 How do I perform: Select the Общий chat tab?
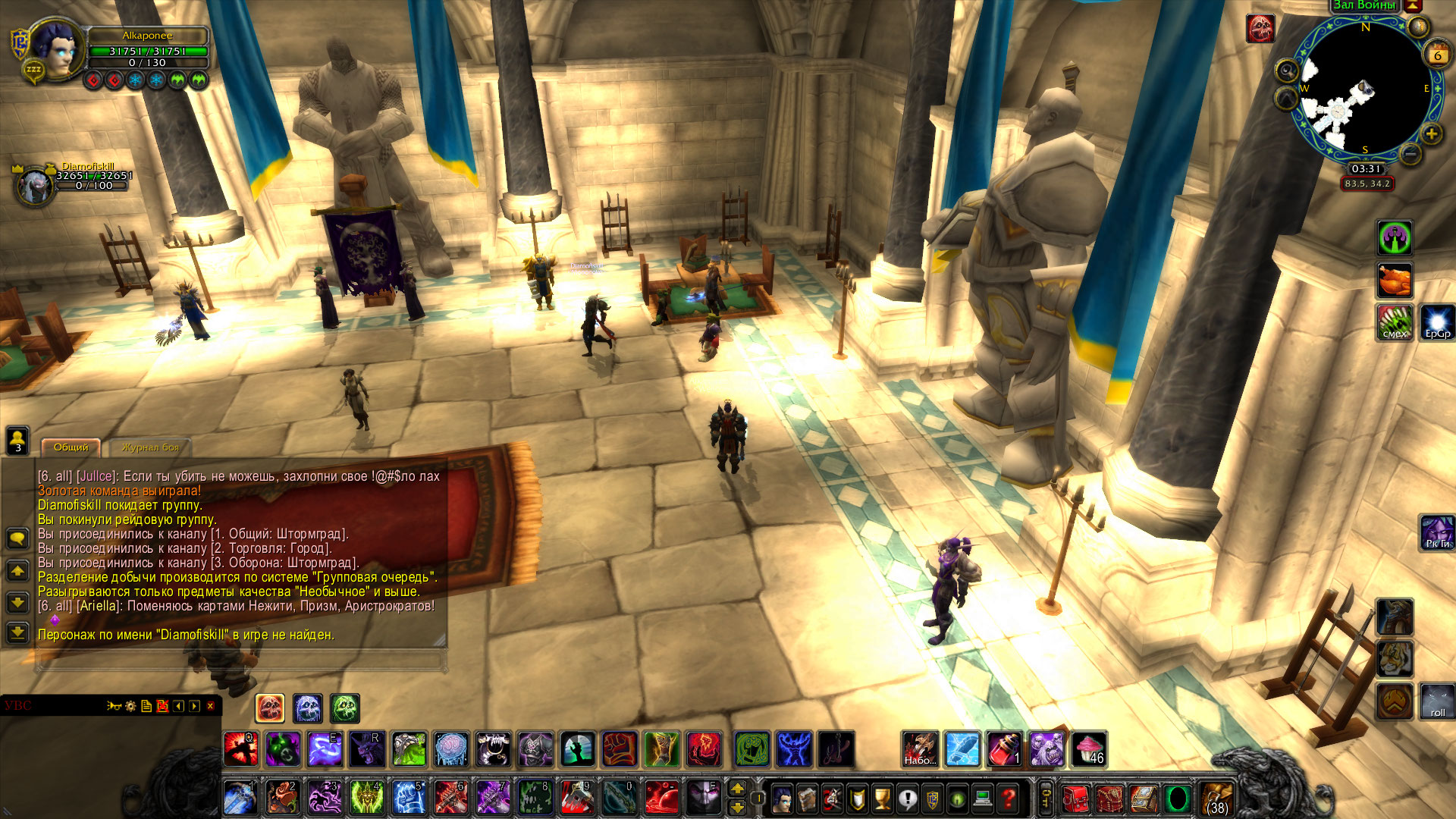click(71, 447)
